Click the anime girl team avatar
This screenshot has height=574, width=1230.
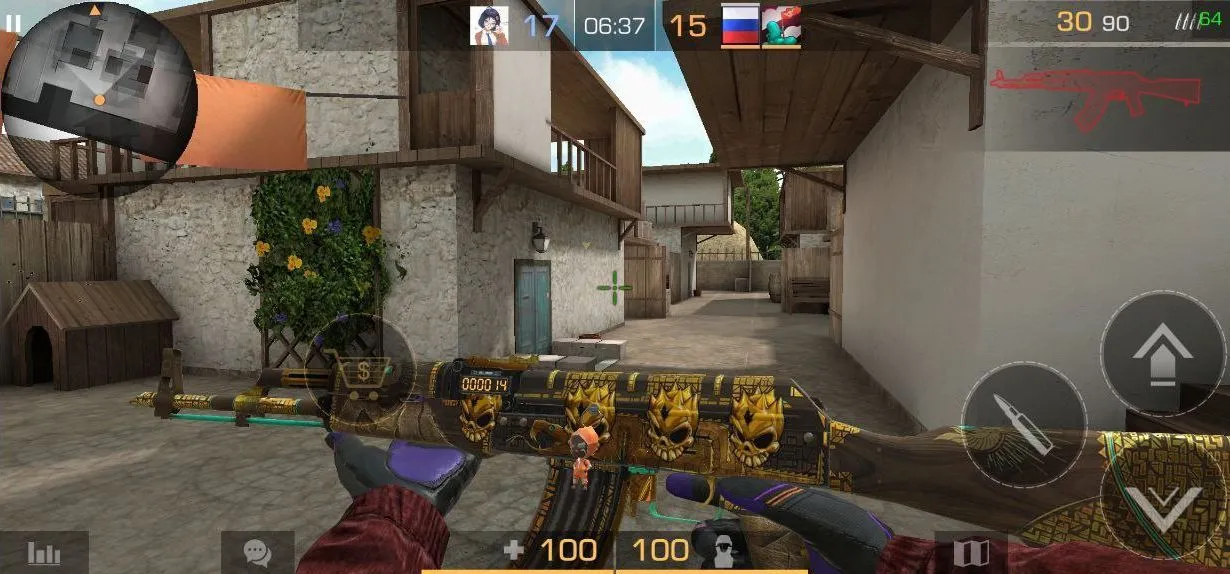[489, 26]
